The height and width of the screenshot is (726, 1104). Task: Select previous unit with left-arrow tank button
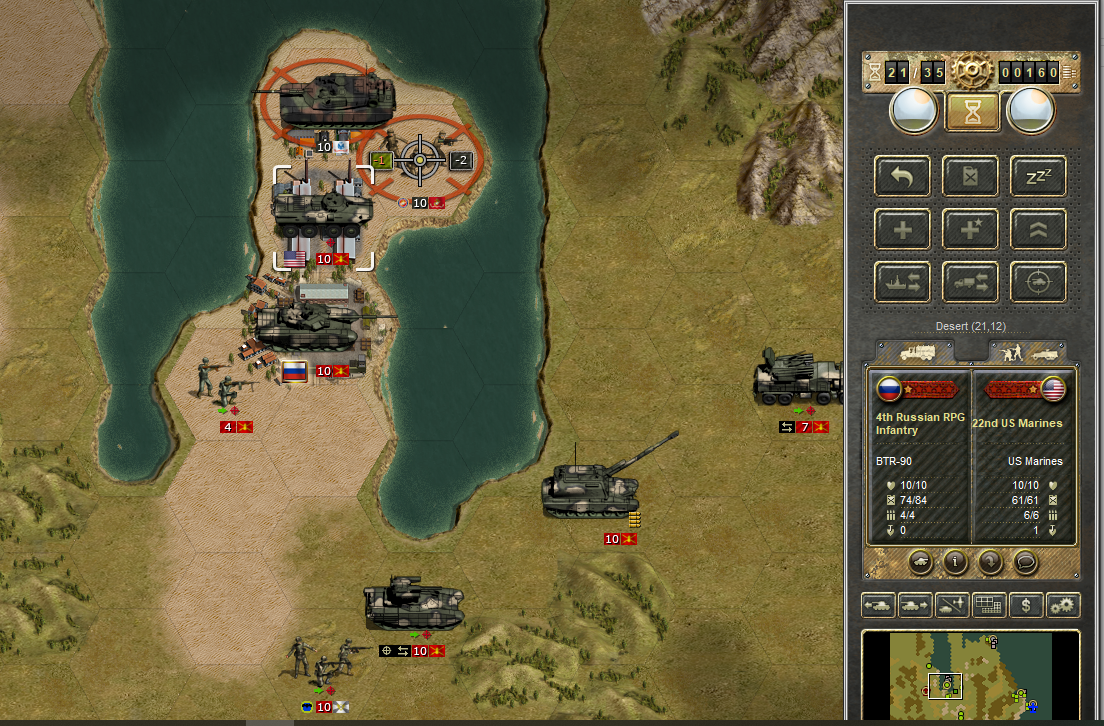click(878, 605)
